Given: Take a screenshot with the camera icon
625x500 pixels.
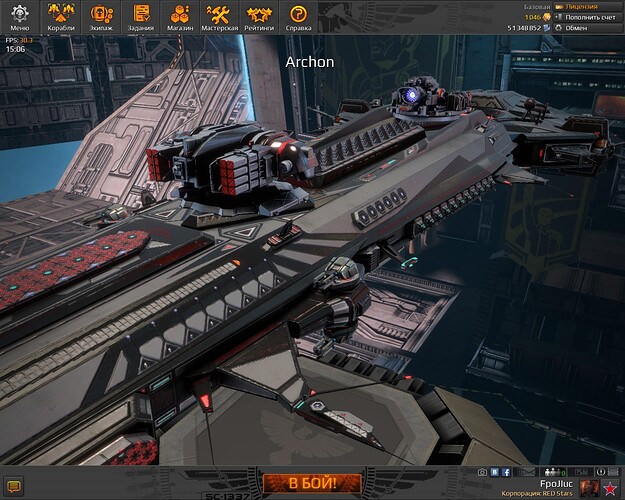Looking at the screenshot, I should tap(482, 472).
